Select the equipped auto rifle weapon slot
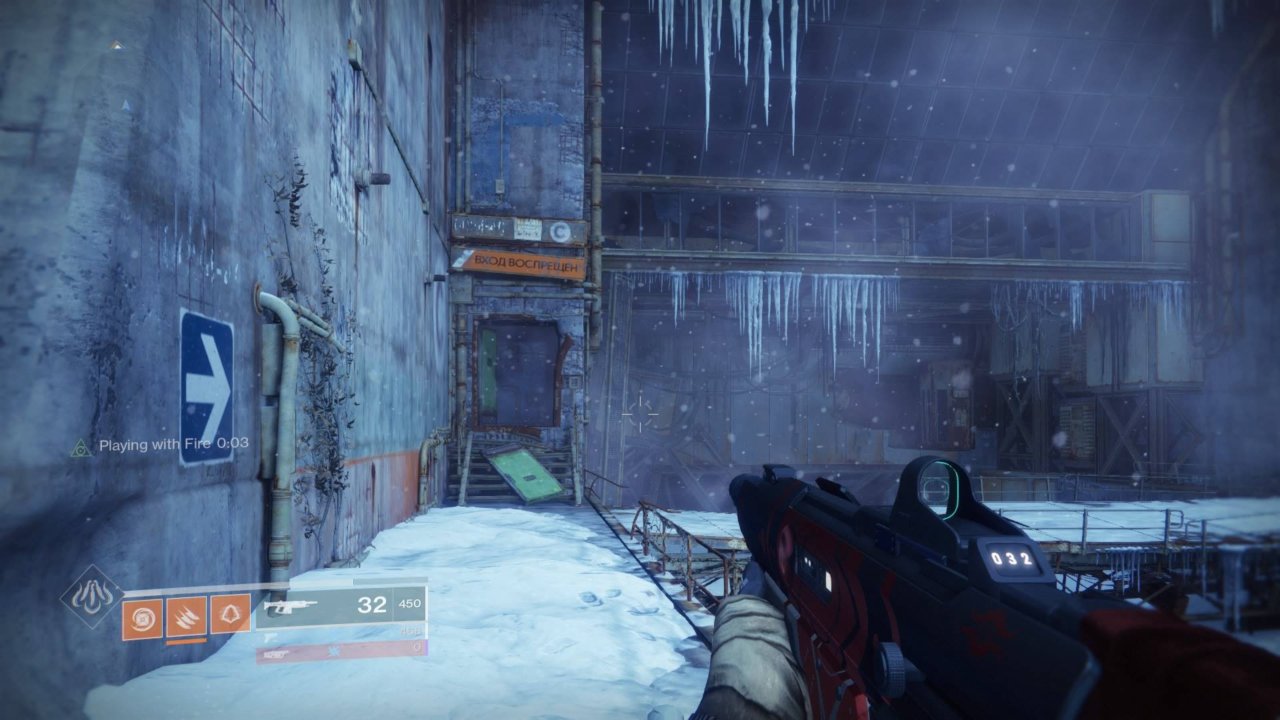Image resolution: width=1280 pixels, height=720 pixels. [340, 605]
